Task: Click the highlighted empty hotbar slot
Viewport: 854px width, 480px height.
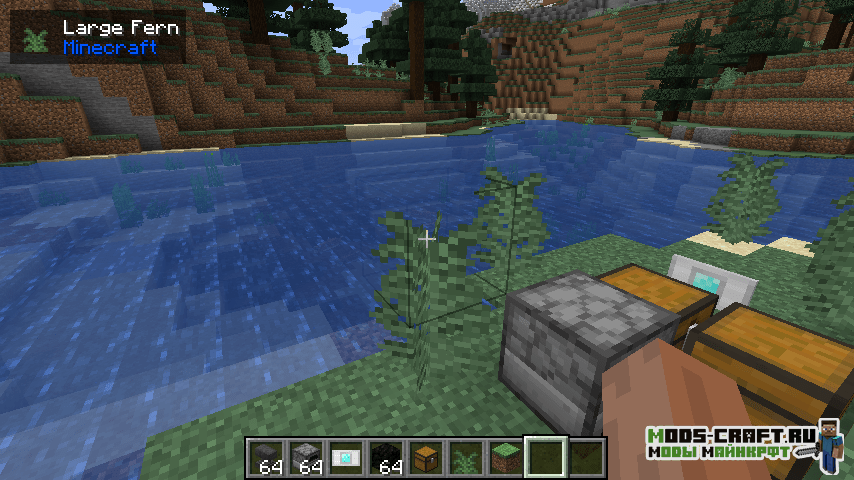Action: (546, 457)
